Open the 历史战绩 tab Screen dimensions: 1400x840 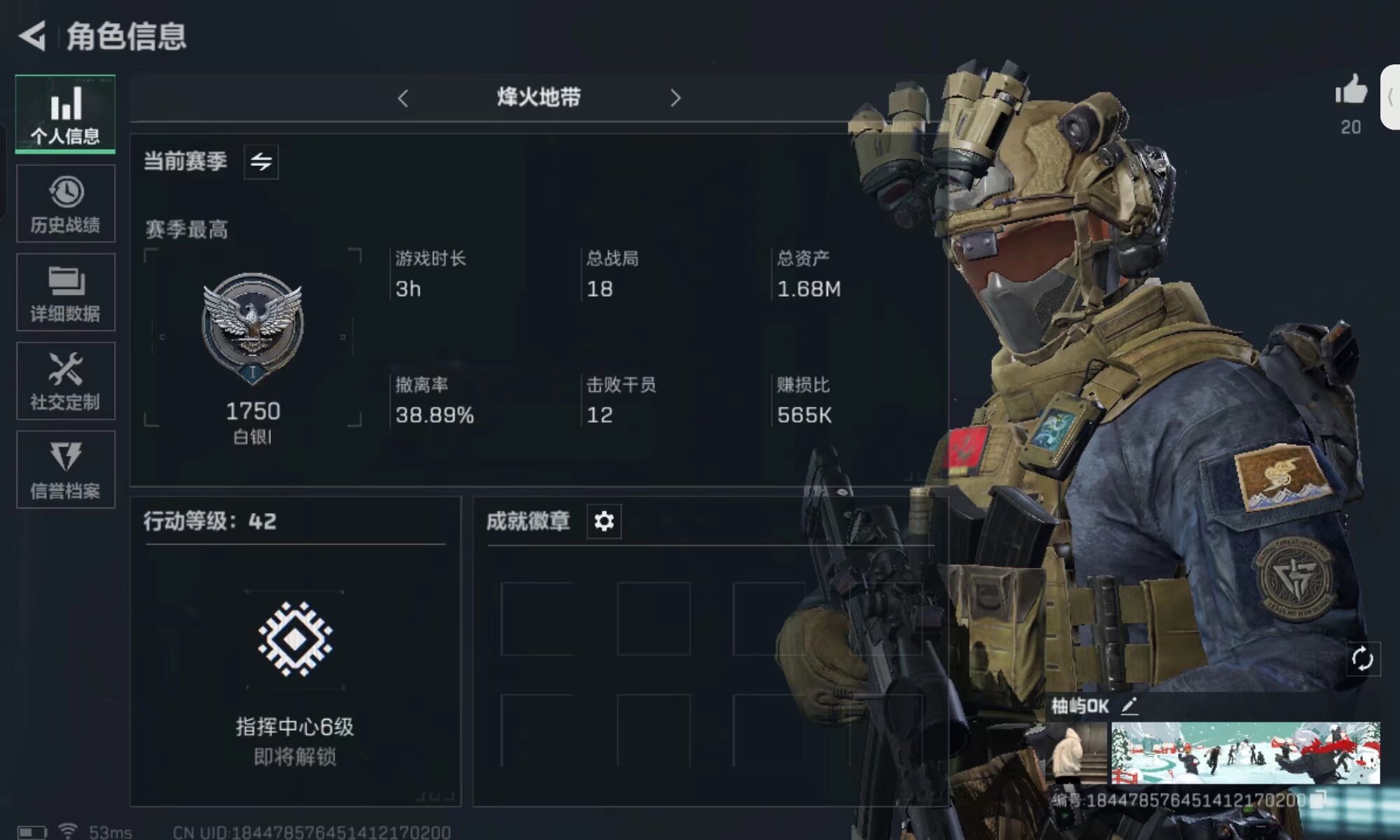coord(65,204)
